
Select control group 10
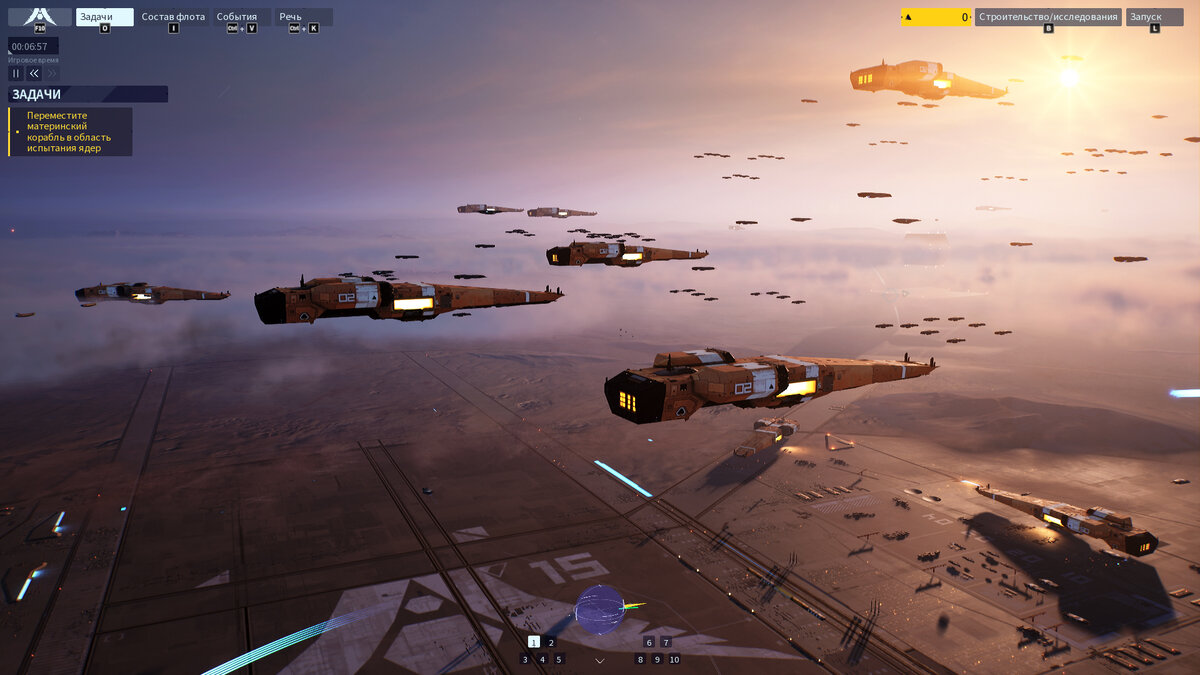(674, 659)
